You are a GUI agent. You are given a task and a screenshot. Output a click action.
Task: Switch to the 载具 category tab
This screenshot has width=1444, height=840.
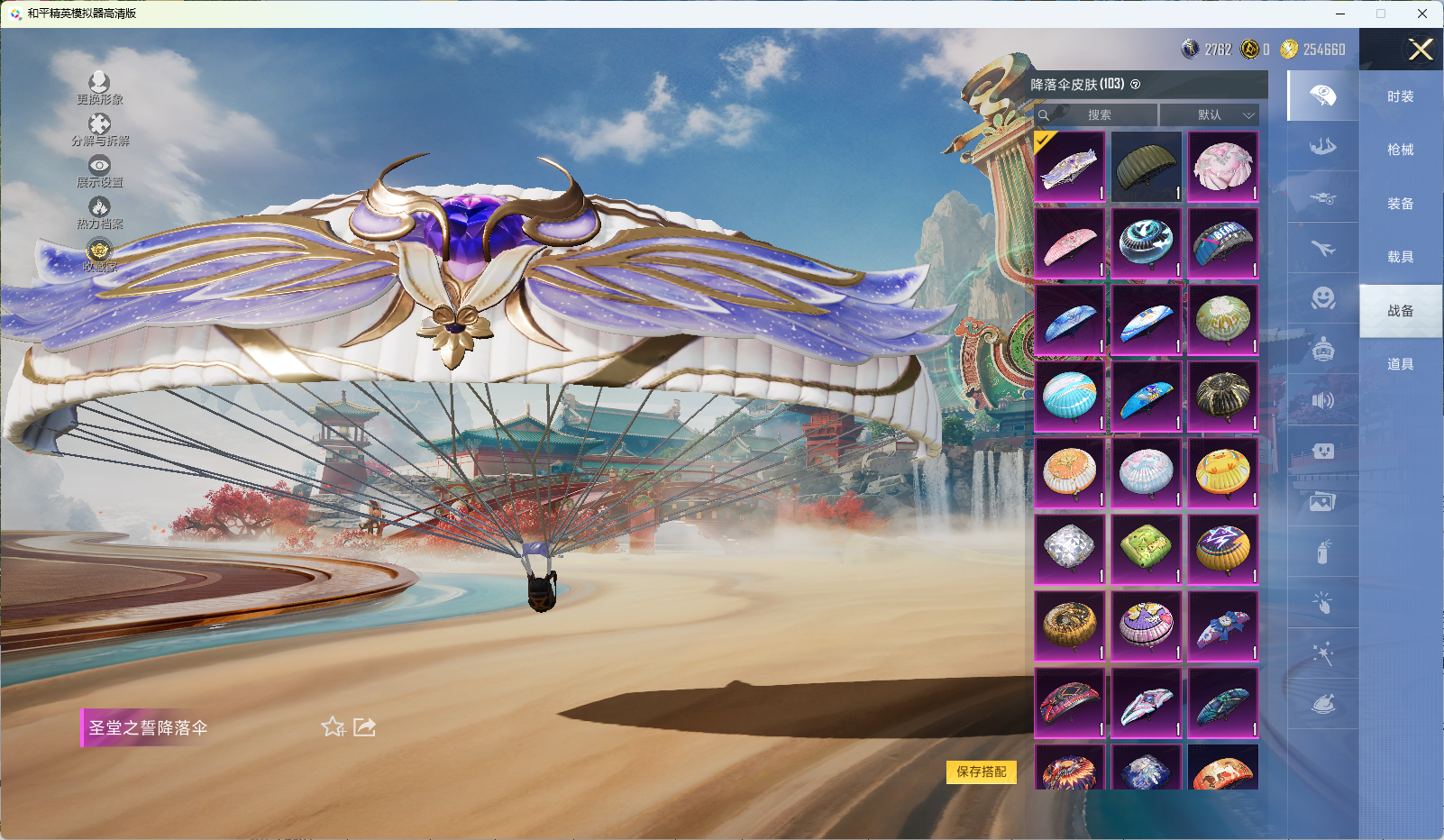pyautogui.click(x=1400, y=257)
